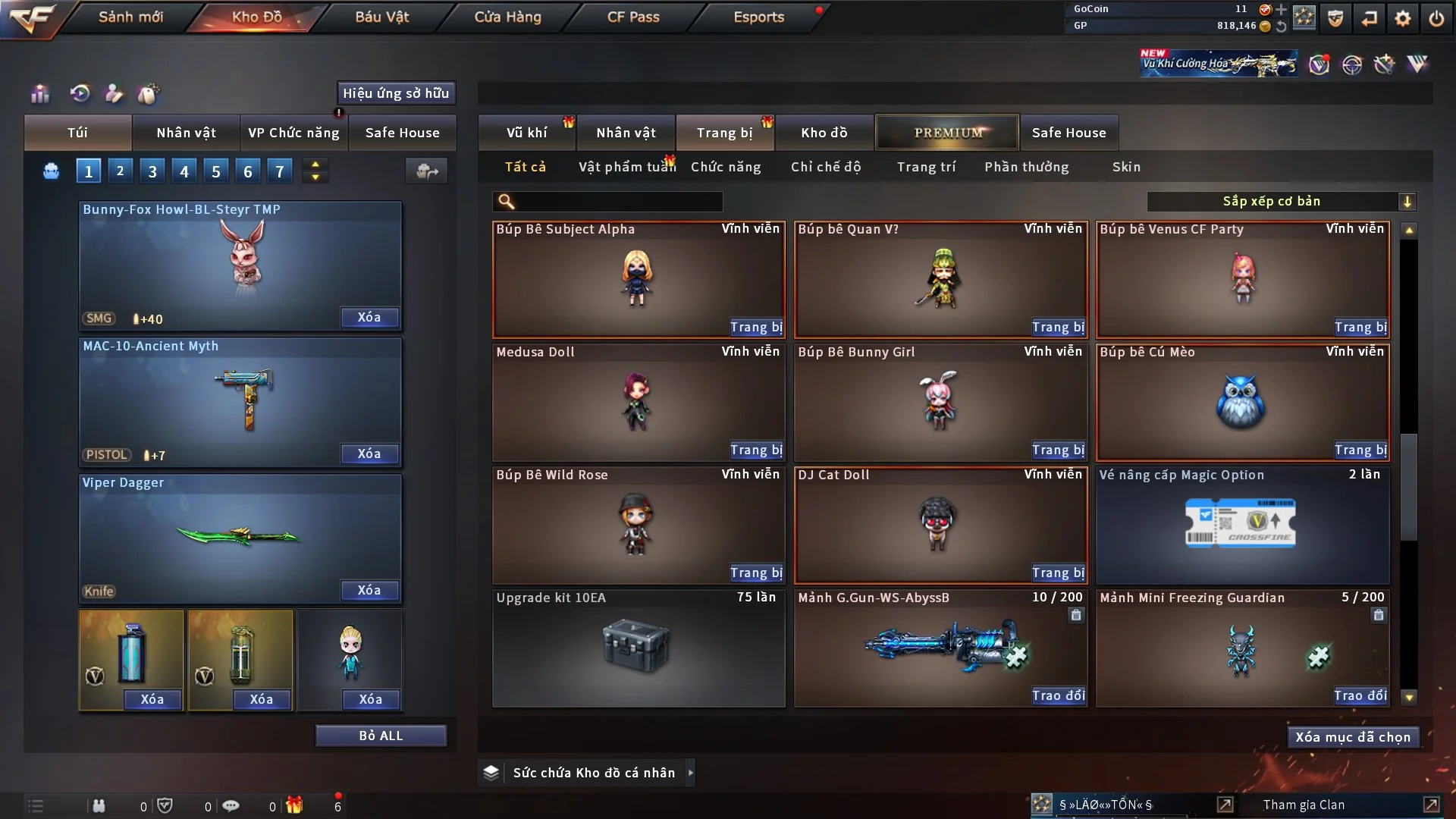Image resolution: width=1456 pixels, height=819 pixels.
Task: Show the Skin category
Action: (1126, 167)
